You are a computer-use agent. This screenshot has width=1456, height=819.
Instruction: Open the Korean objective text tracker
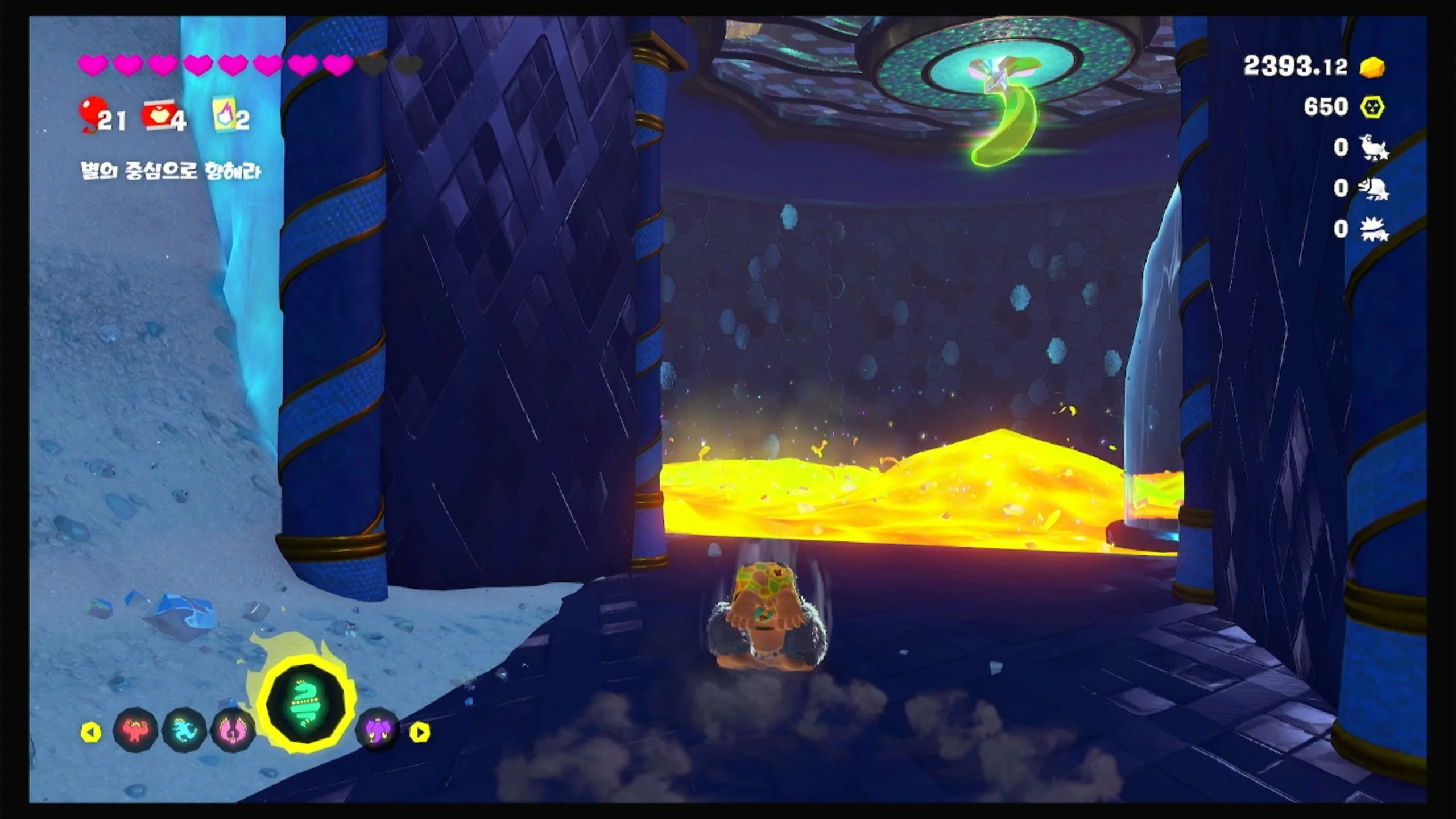[171, 171]
